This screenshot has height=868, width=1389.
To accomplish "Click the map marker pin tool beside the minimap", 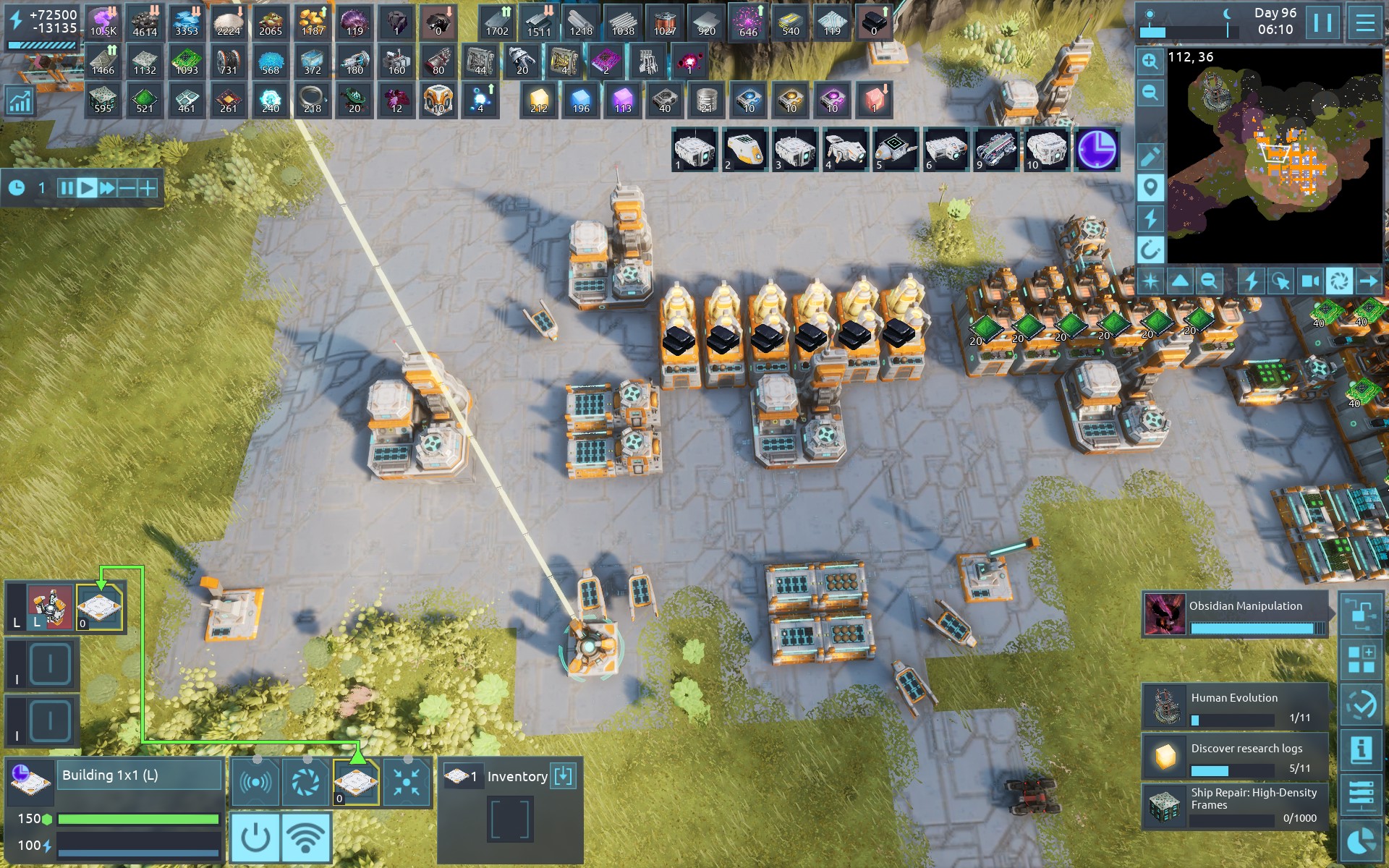I will (1150, 188).
